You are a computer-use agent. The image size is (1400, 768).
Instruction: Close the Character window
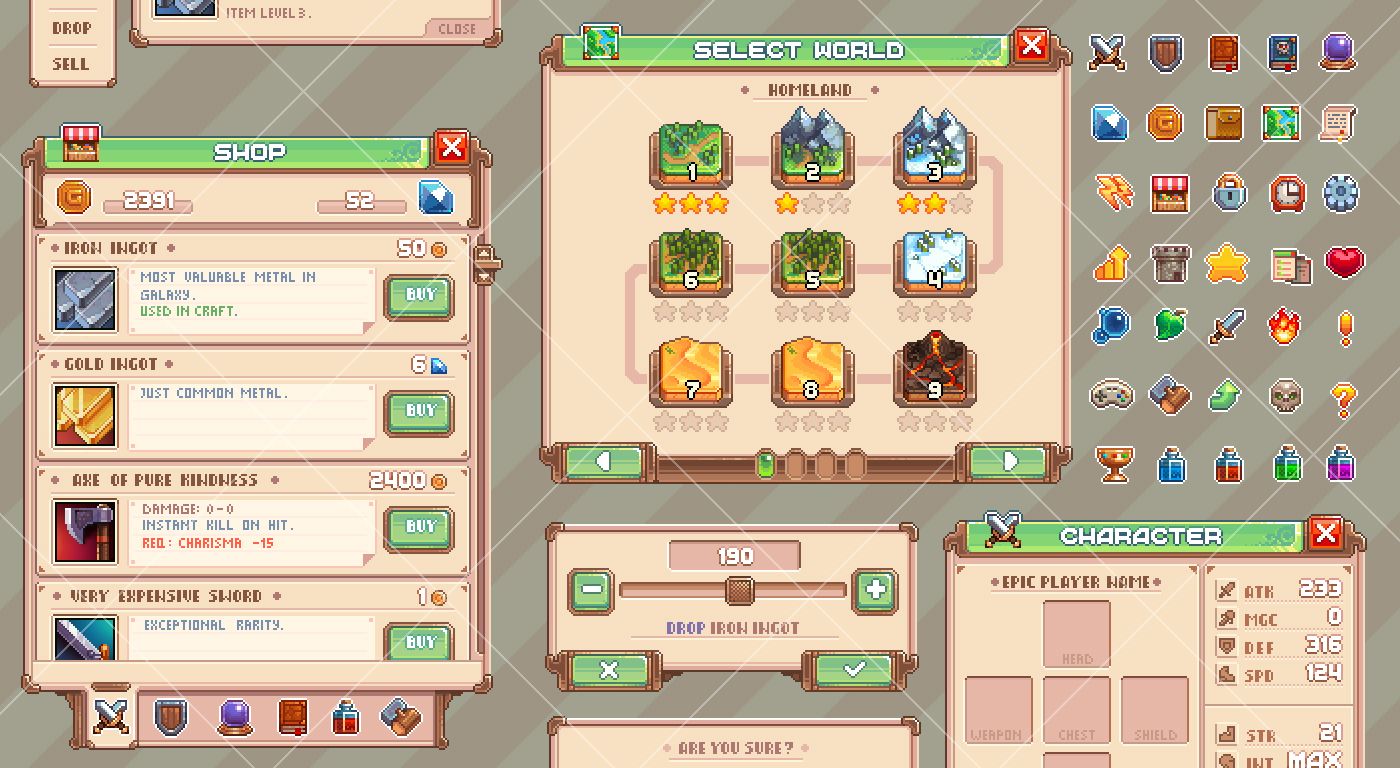pos(1325,533)
